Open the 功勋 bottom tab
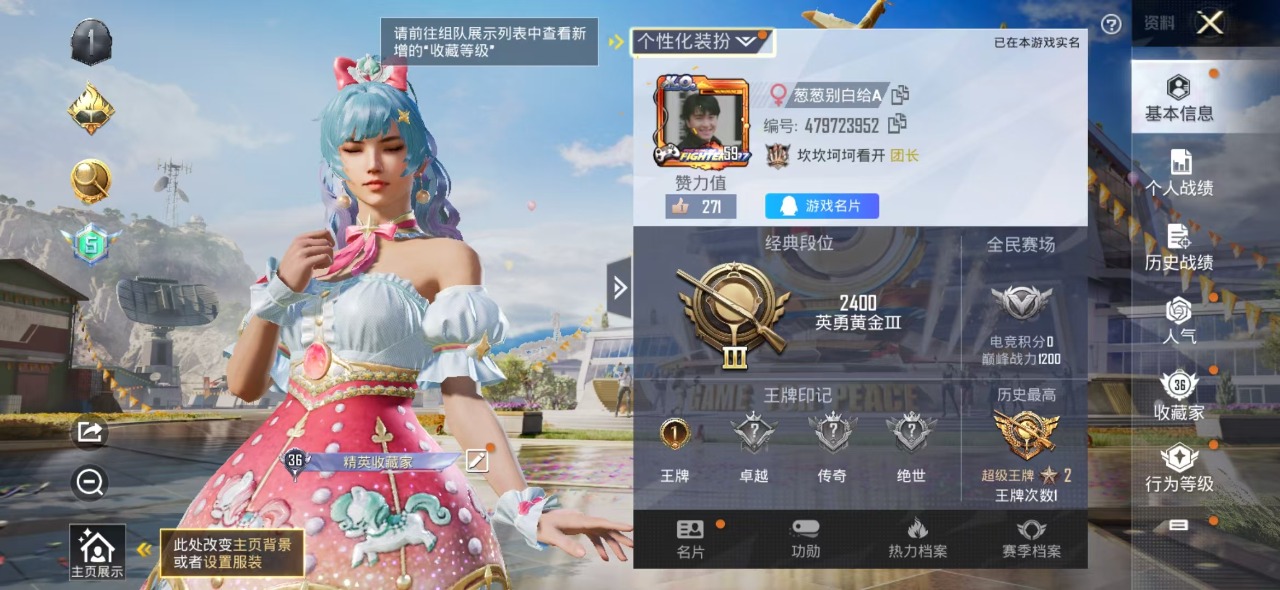The height and width of the screenshot is (590, 1280). click(805, 539)
